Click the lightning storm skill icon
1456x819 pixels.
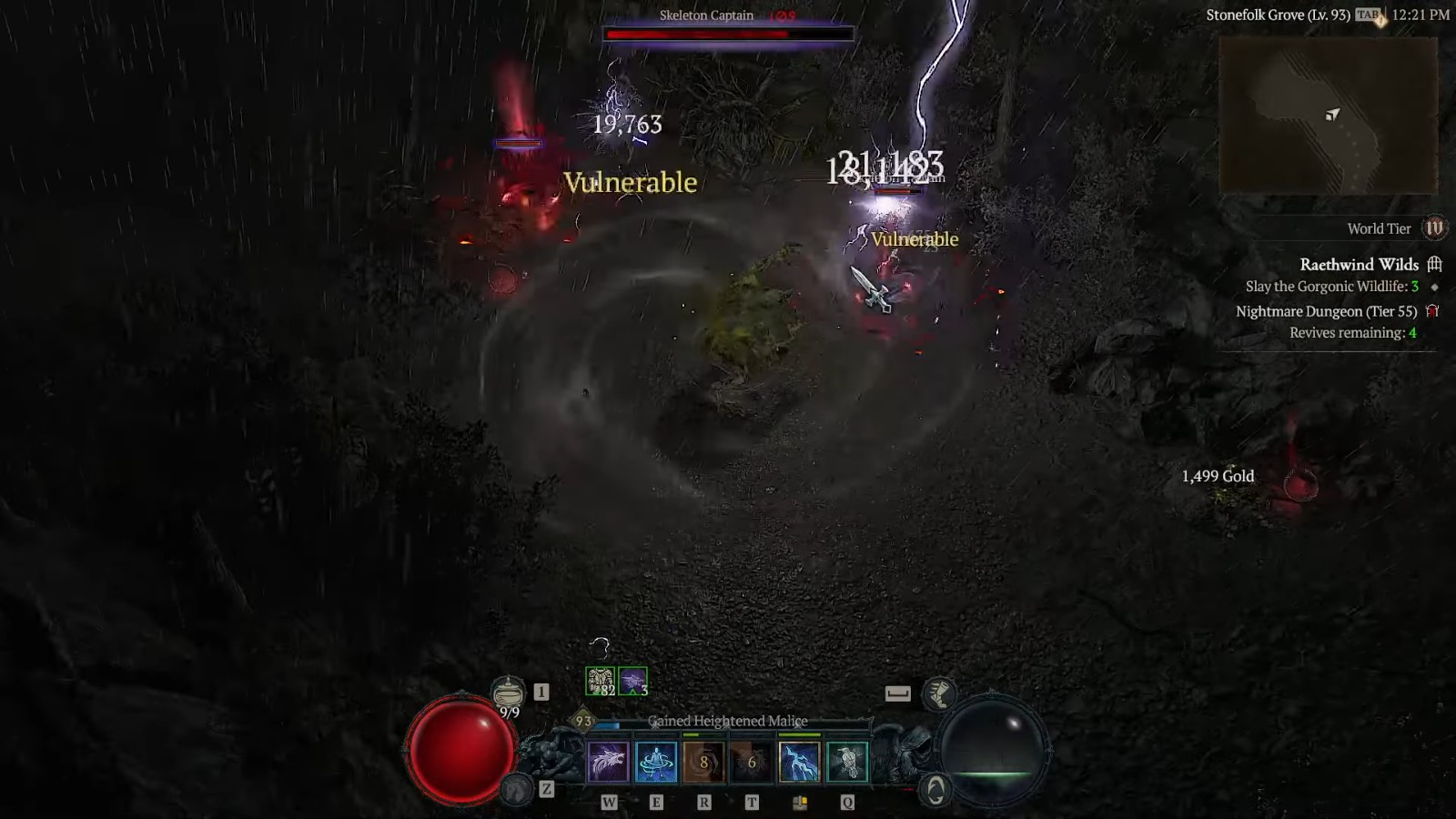800,763
